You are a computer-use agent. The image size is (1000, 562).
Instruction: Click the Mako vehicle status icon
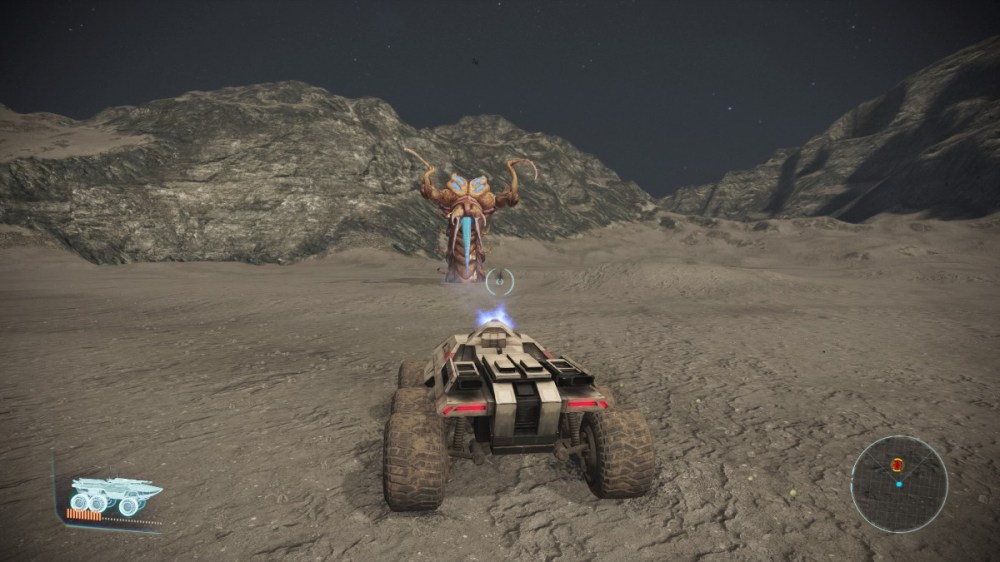[x=113, y=496]
